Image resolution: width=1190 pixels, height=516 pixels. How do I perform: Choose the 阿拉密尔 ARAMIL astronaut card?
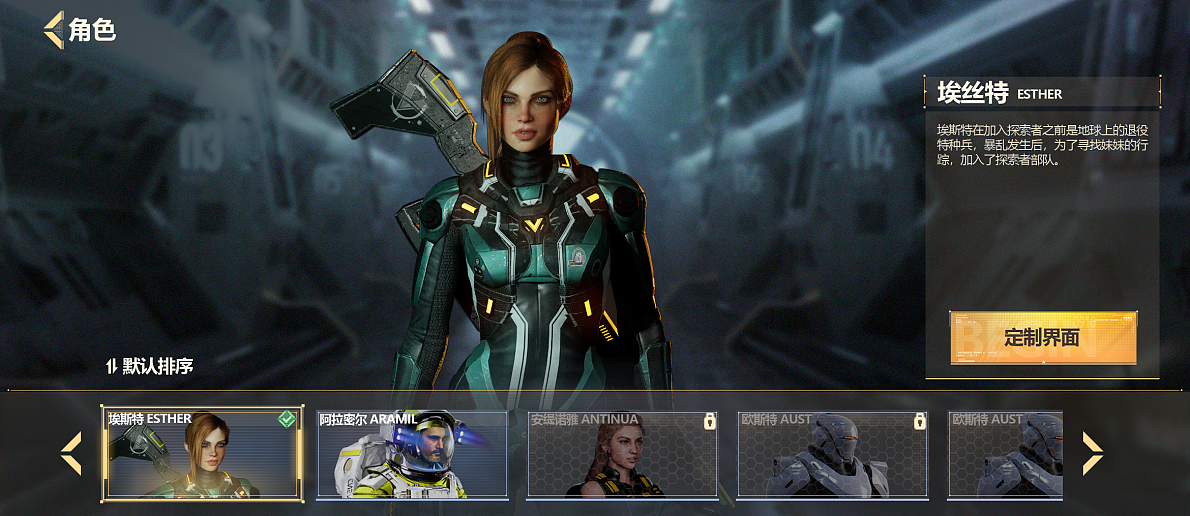tap(412, 454)
